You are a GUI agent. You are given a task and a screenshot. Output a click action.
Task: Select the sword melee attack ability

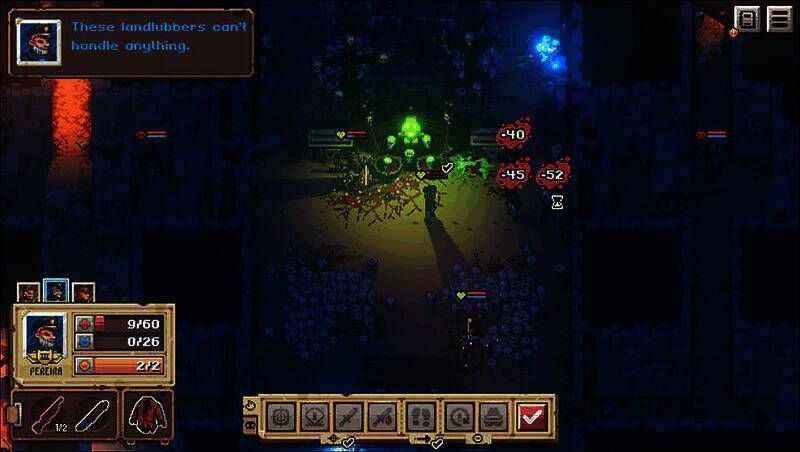click(347, 416)
